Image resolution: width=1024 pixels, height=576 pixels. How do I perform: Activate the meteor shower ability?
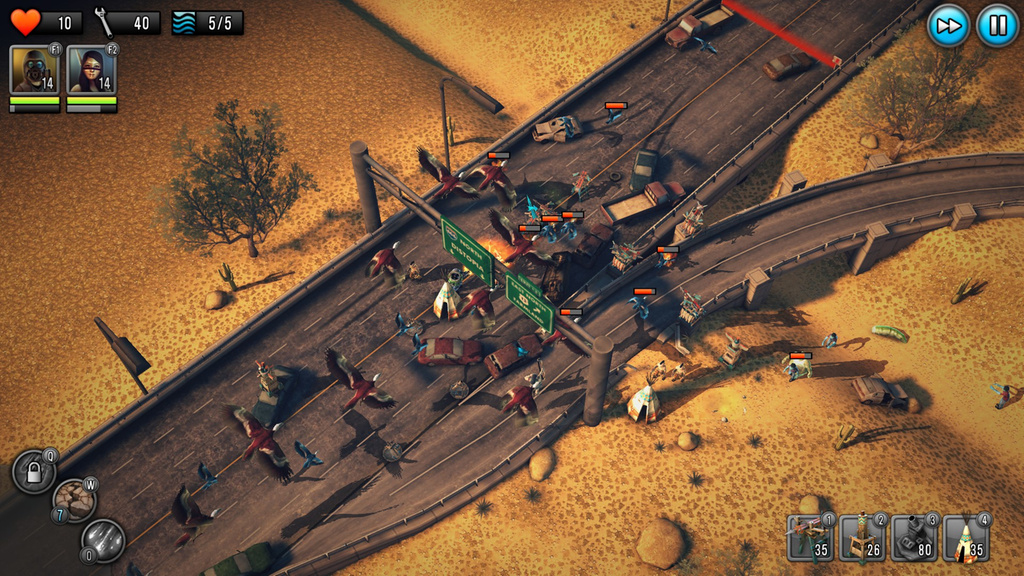pyautogui.click(x=103, y=540)
